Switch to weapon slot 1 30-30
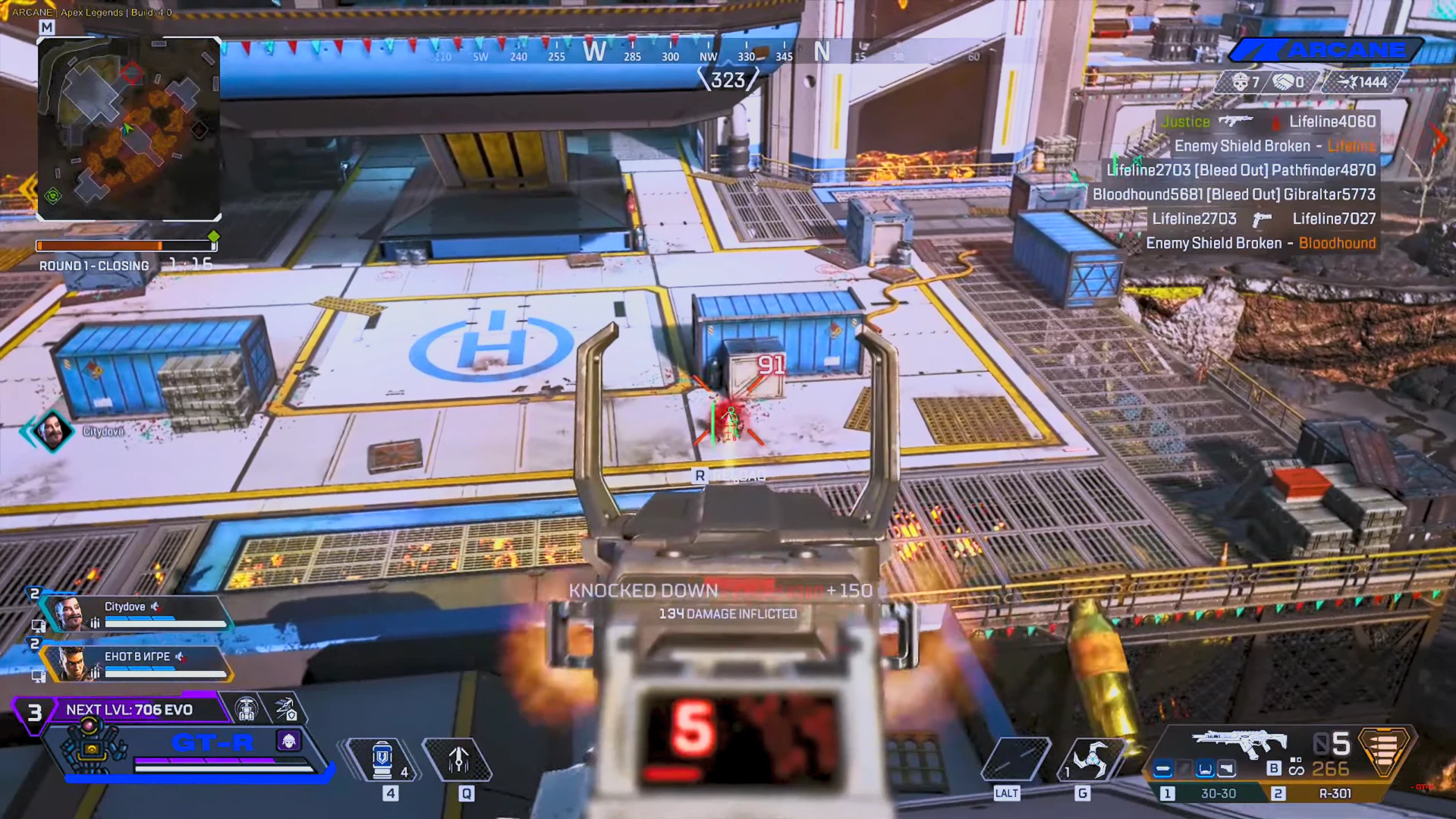This screenshot has width=1456, height=819. (1218, 793)
